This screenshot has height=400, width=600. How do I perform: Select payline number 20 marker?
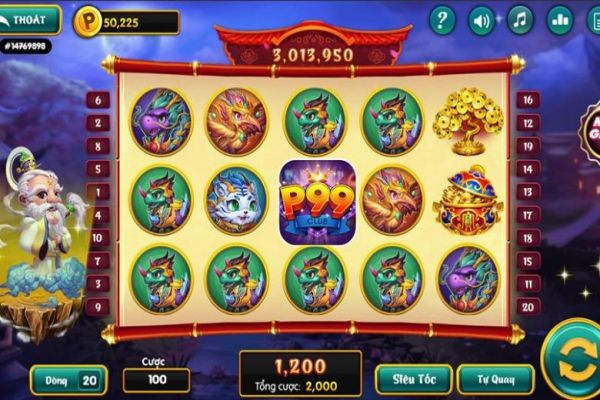pyautogui.click(x=526, y=307)
